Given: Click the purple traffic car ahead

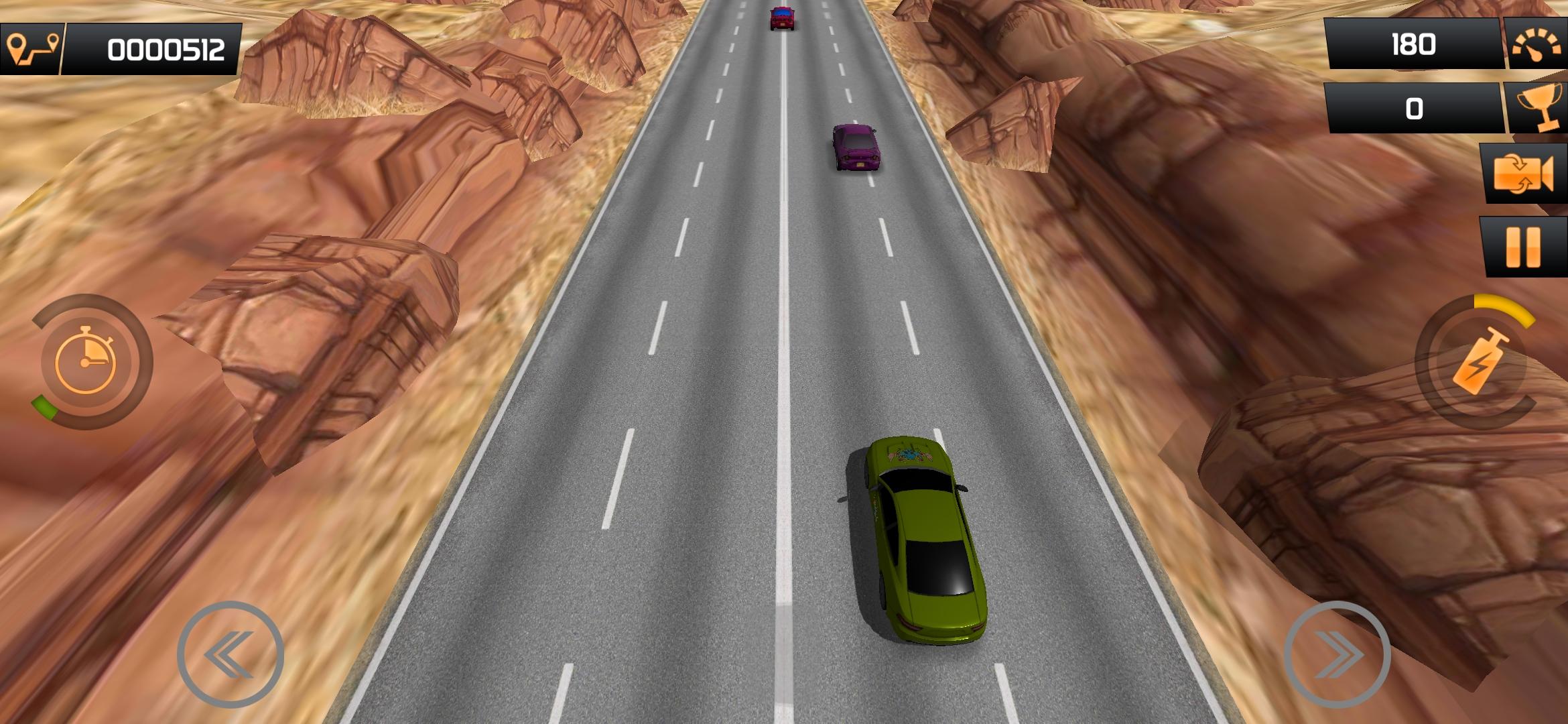Looking at the screenshot, I should coord(856,147).
